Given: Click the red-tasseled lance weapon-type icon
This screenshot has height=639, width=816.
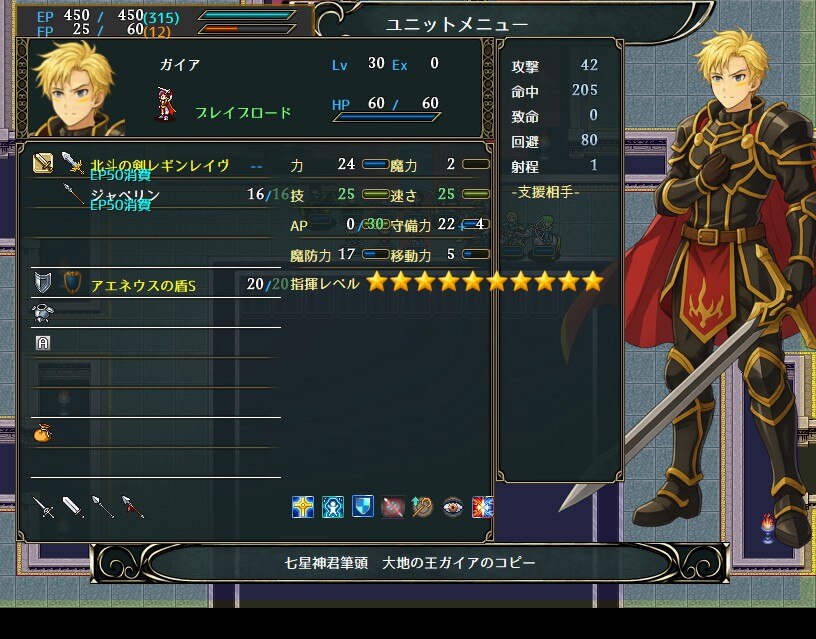Looking at the screenshot, I should pyautogui.click(x=133, y=507).
